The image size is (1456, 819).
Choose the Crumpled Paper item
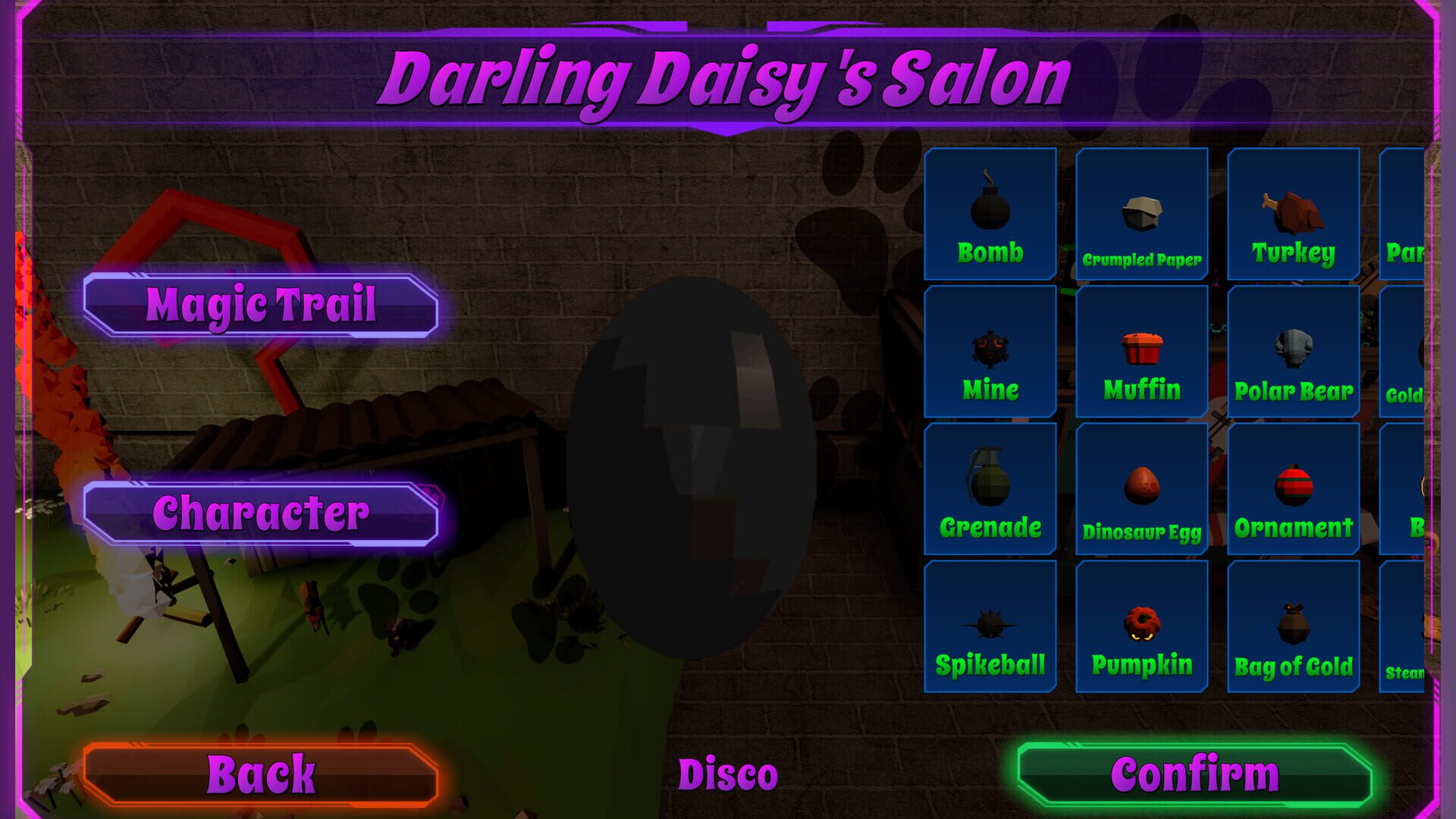click(x=1141, y=212)
